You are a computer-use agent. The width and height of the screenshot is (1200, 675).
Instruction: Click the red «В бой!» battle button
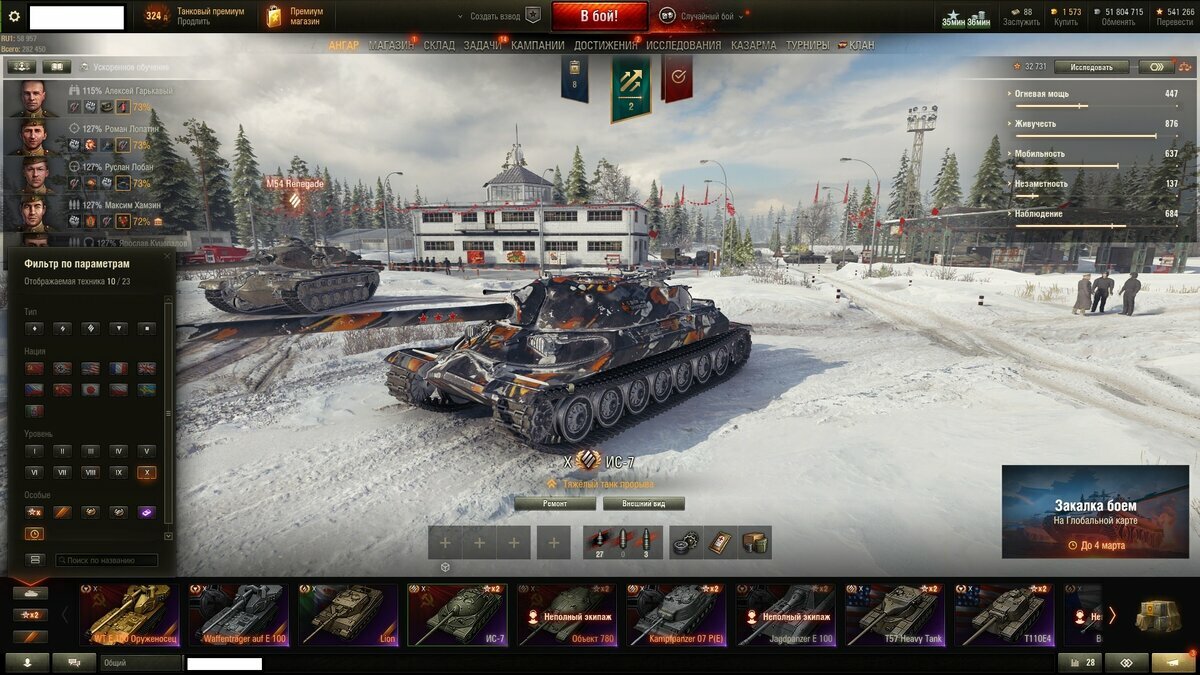[599, 16]
